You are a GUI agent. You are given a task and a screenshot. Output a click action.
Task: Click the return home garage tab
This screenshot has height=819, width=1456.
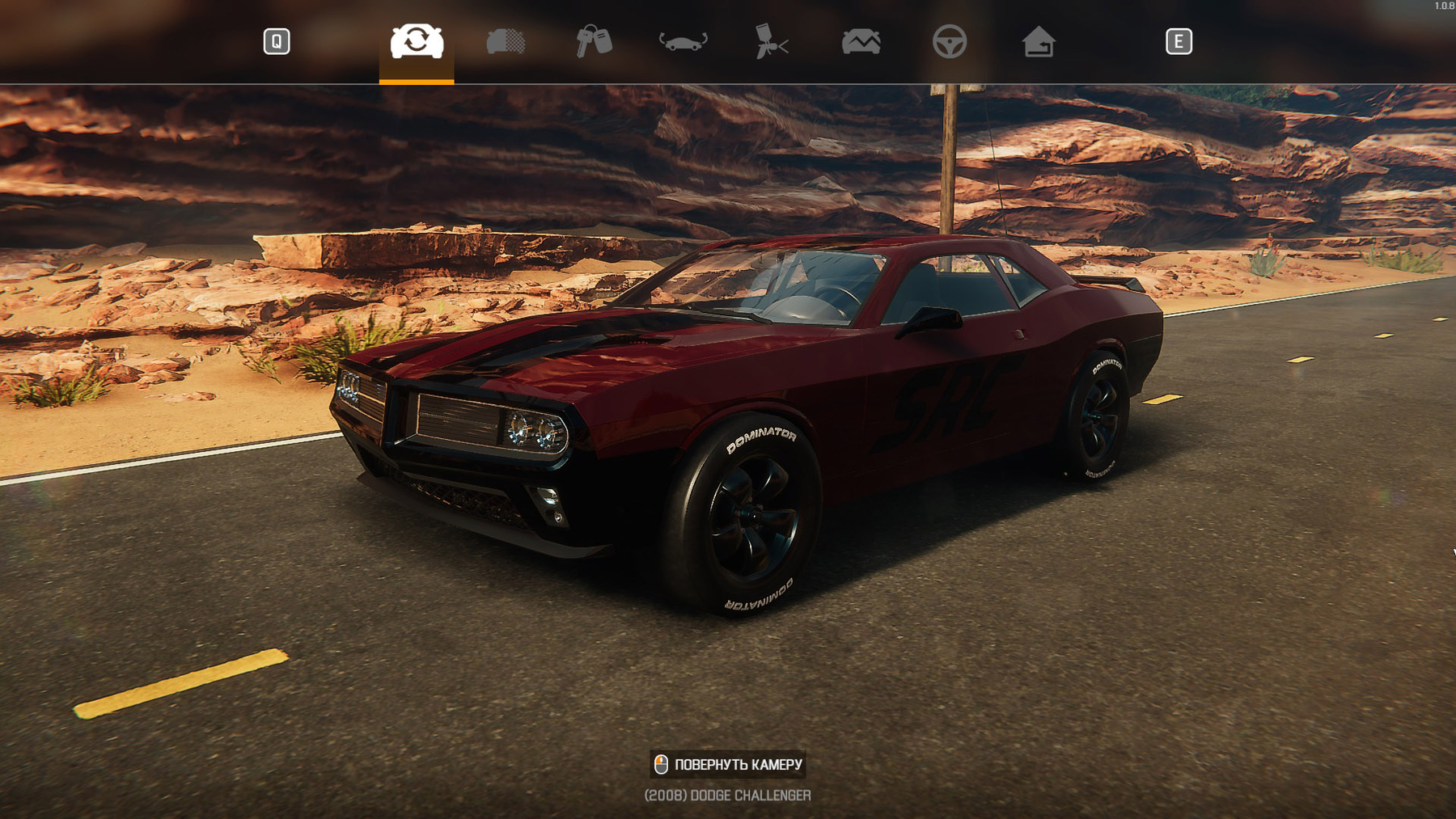click(x=1038, y=41)
